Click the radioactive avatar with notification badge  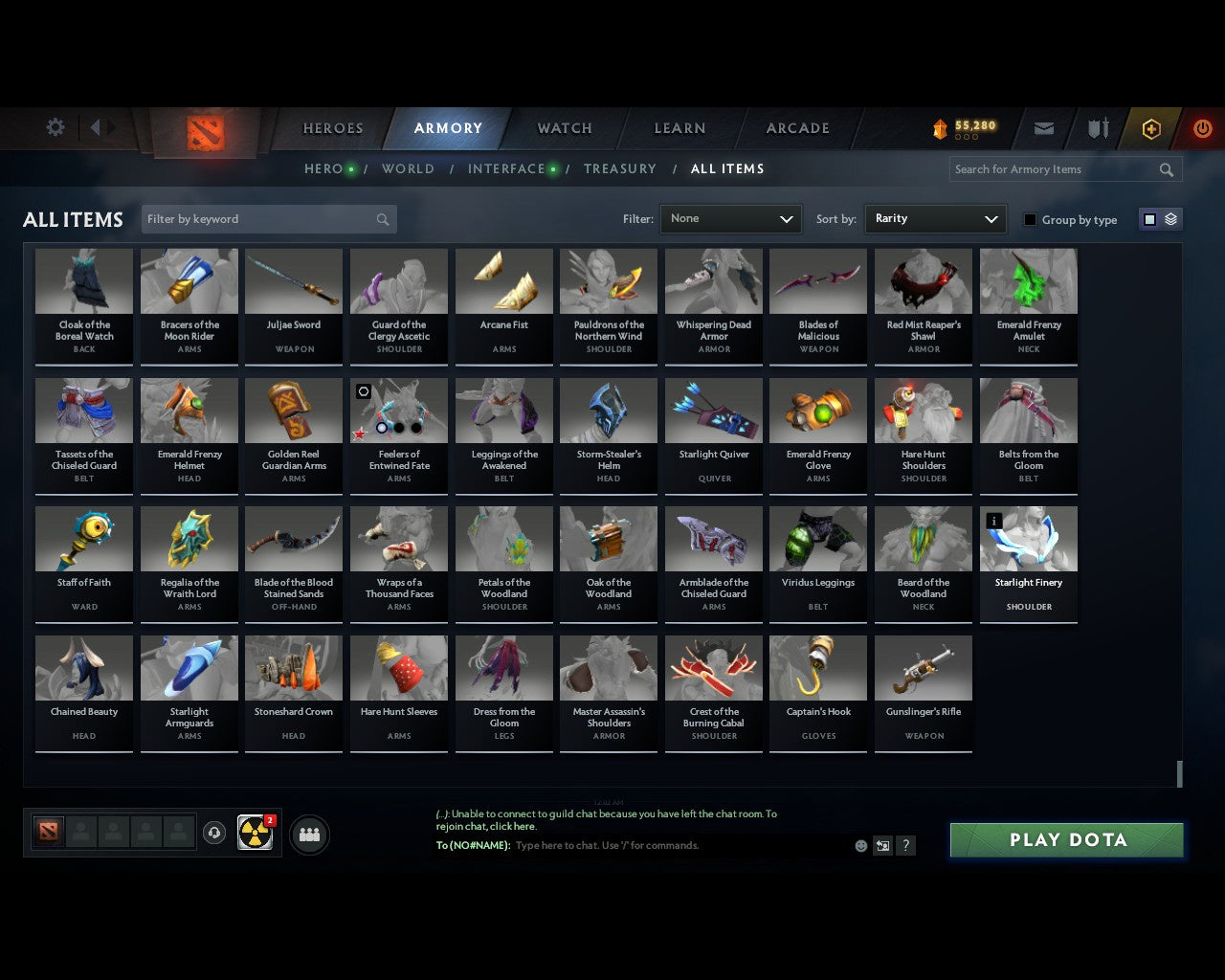click(x=254, y=833)
